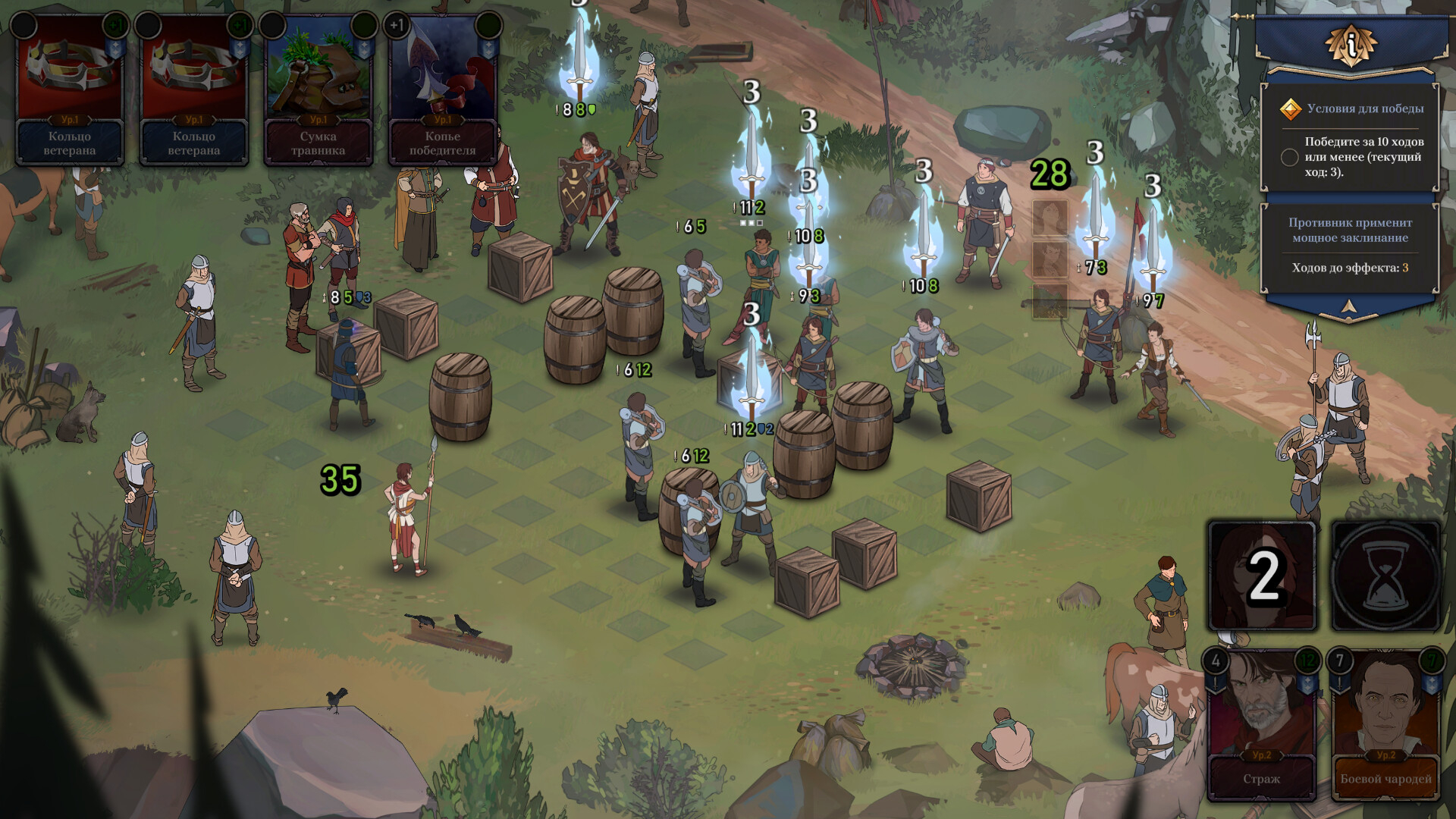The height and width of the screenshot is (819, 1456).
Task: Click the "Ур.2" ribbon on "Боевой чародей" card
Action: (x=1387, y=756)
